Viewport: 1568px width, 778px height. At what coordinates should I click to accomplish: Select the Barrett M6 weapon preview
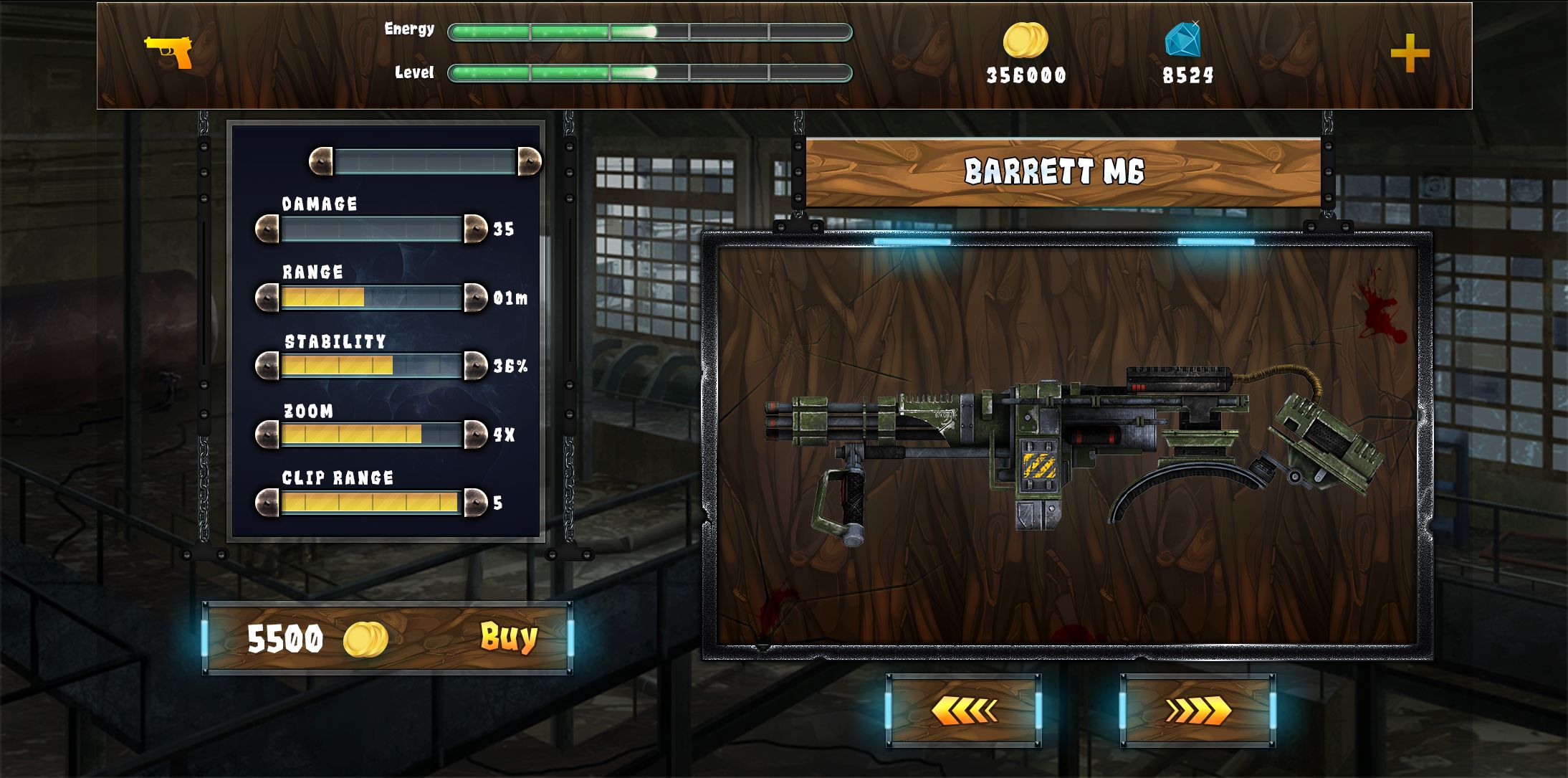click(1068, 445)
